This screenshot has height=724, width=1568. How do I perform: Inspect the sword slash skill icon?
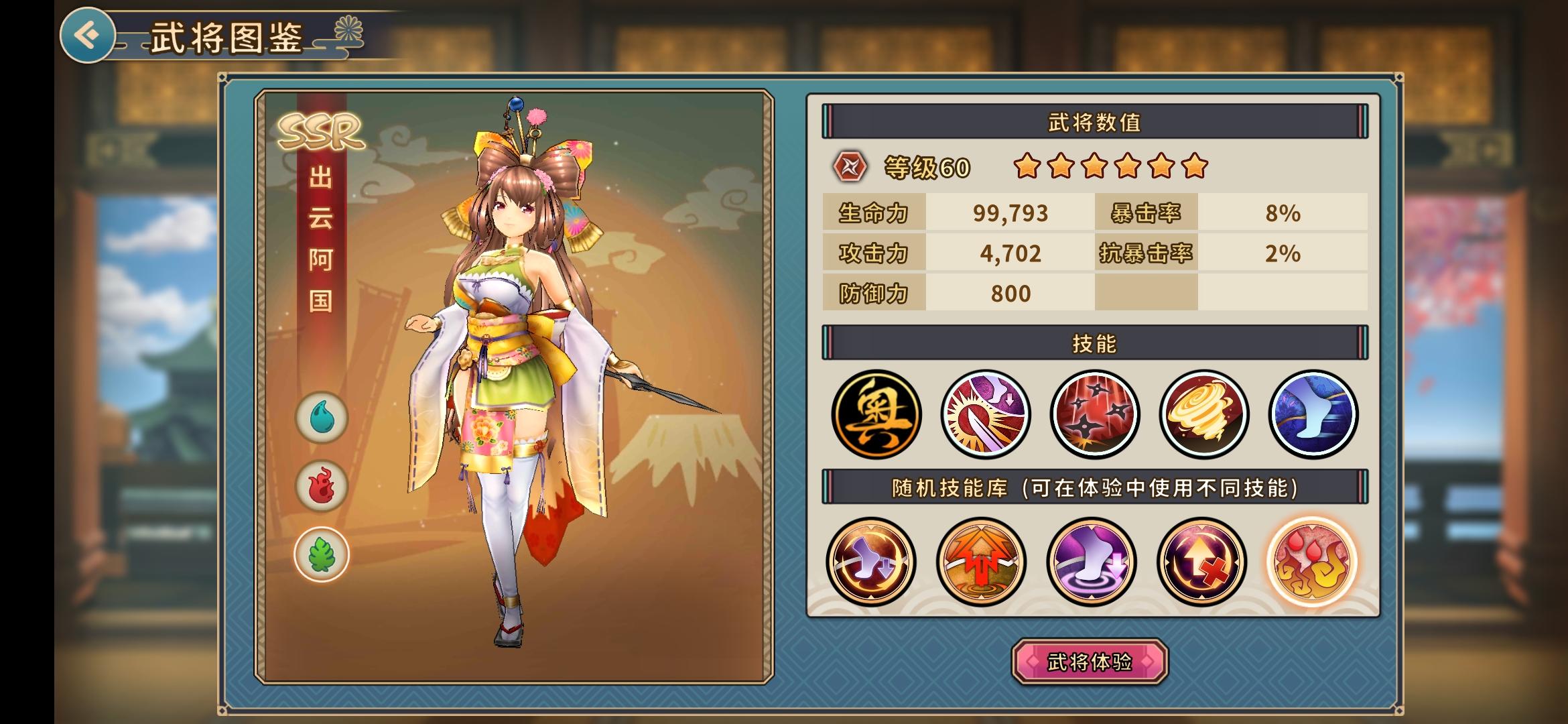point(985,414)
